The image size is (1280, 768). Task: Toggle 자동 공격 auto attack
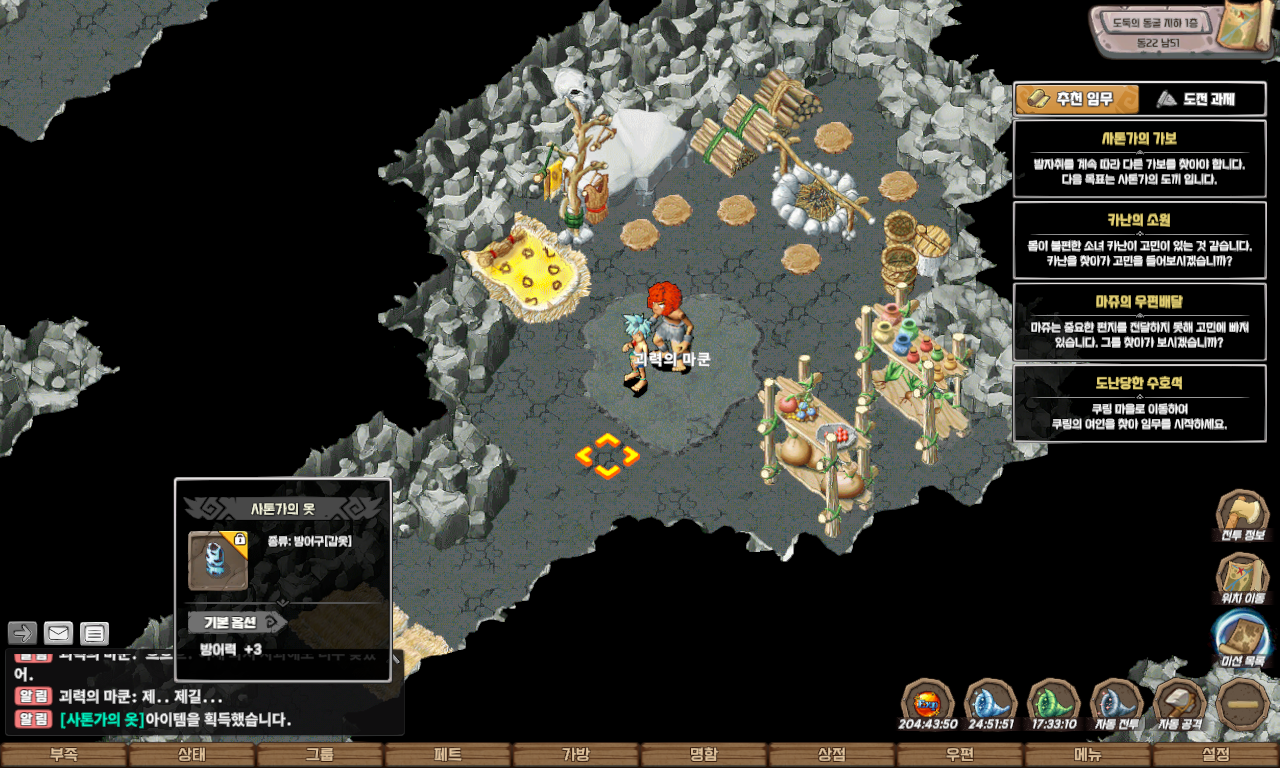tap(1180, 703)
